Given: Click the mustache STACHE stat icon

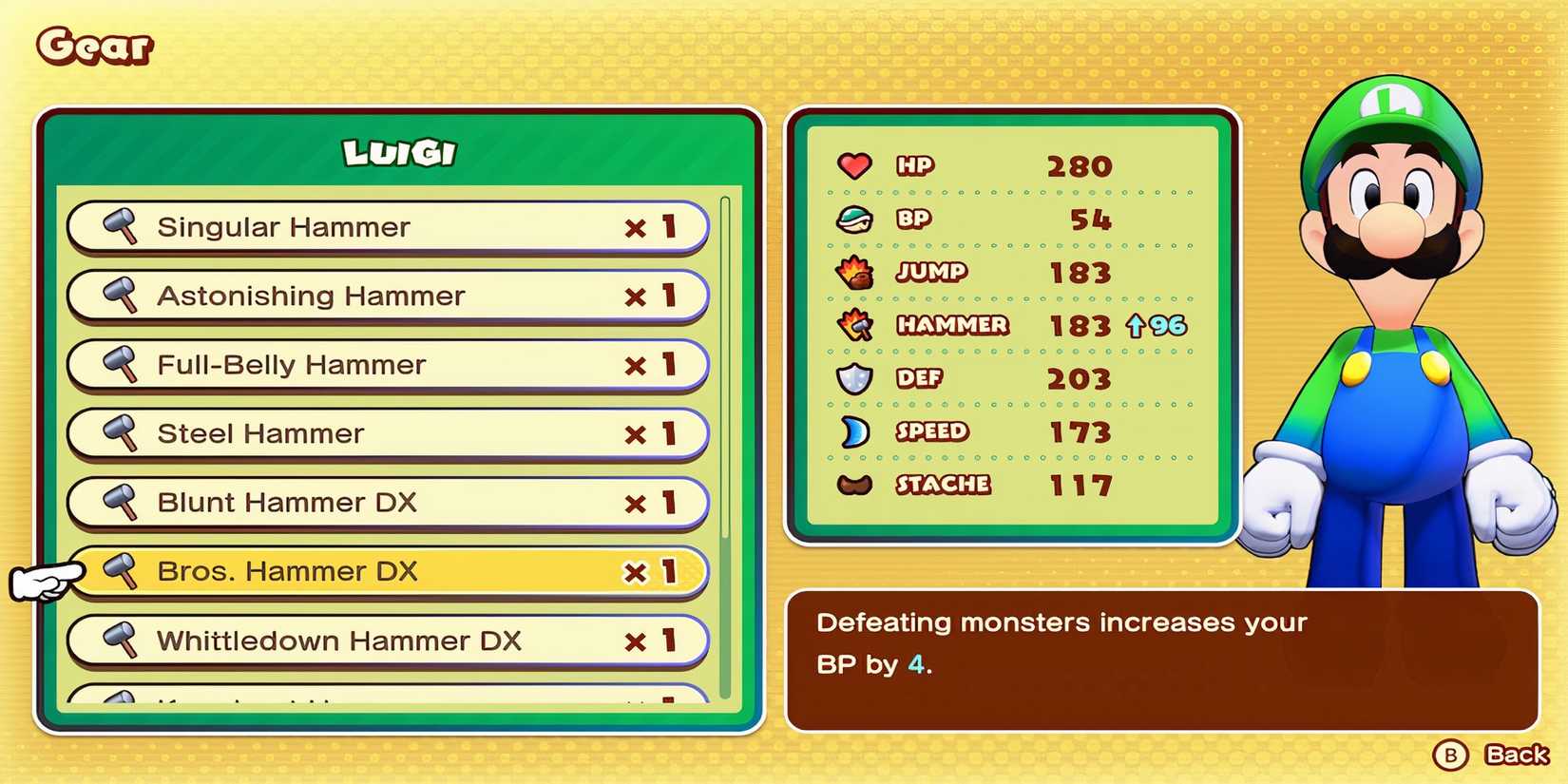Looking at the screenshot, I should pyautogui.click(x=854, y=485).
